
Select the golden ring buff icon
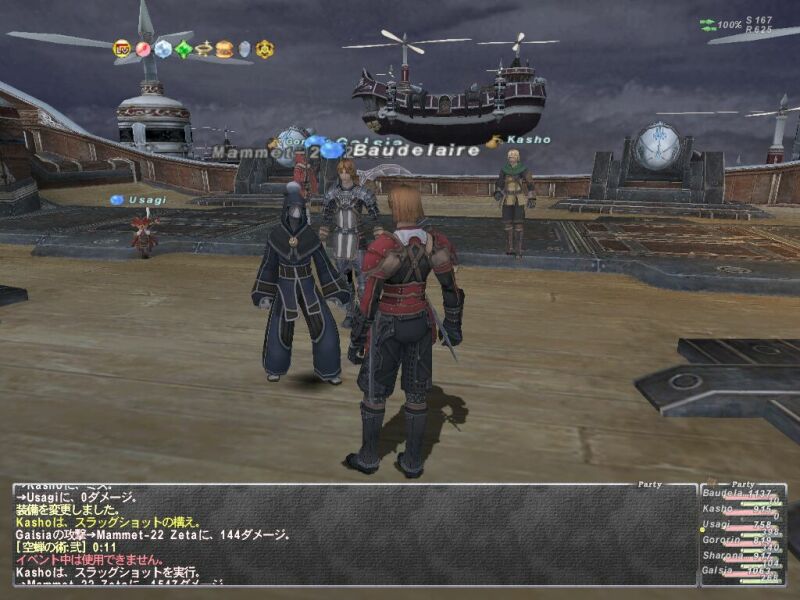point(204,48)
